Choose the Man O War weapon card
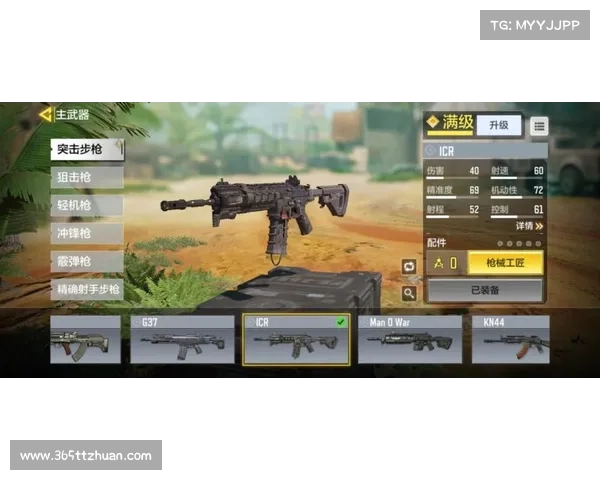The image size is (600, 480). coord(410,339)
